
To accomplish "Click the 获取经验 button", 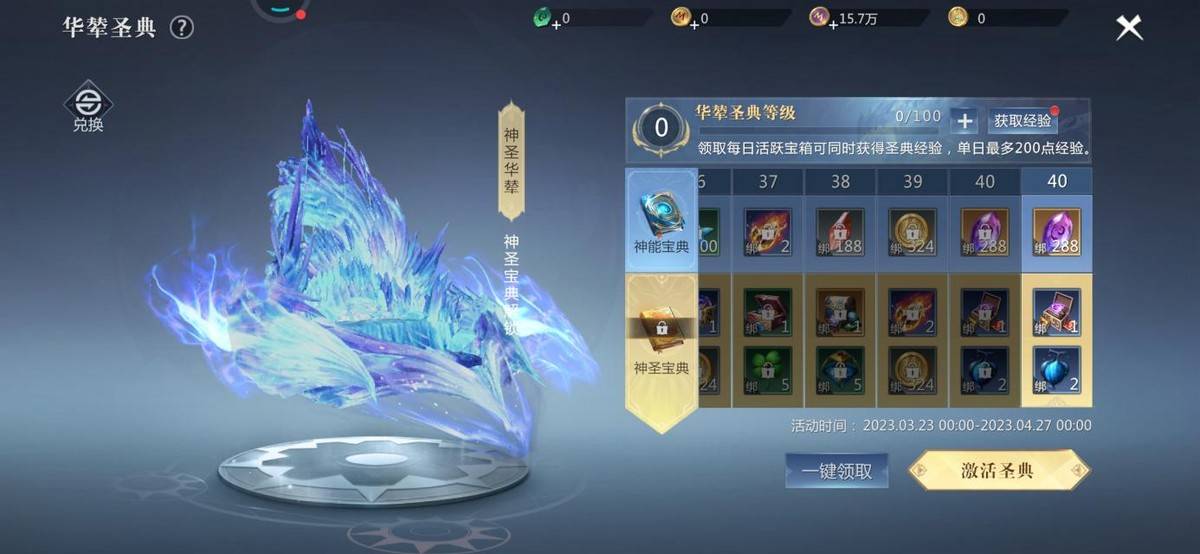I will click(x=1022, y=121).
